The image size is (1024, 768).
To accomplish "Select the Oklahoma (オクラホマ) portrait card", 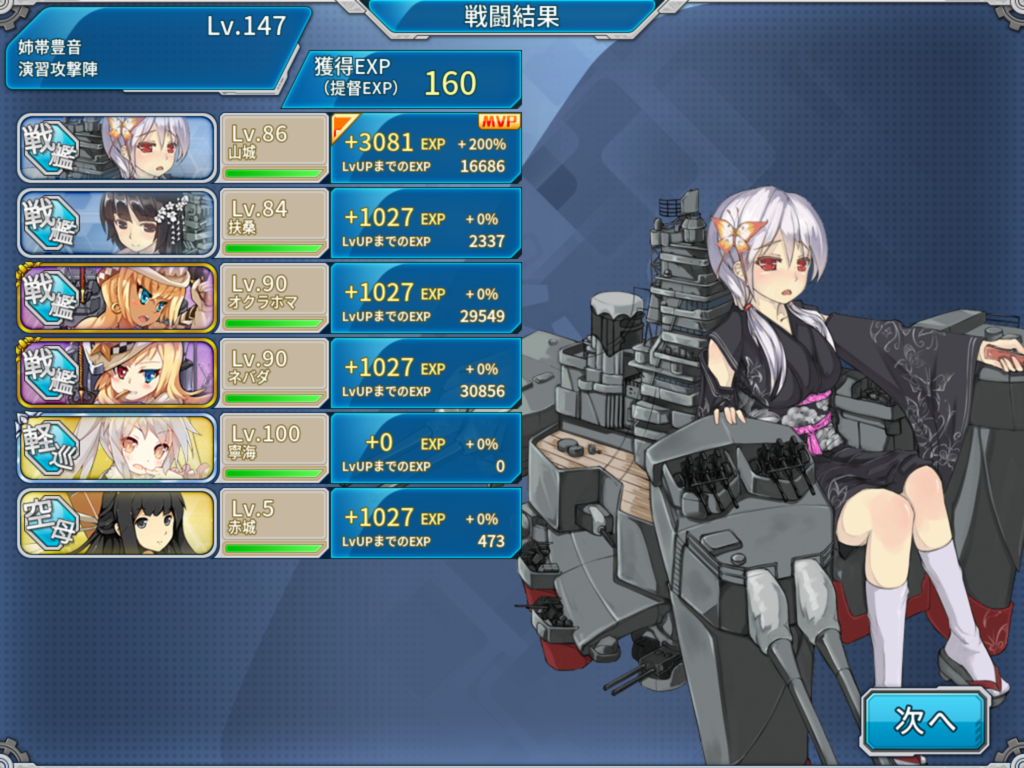I will pos(118,297).
